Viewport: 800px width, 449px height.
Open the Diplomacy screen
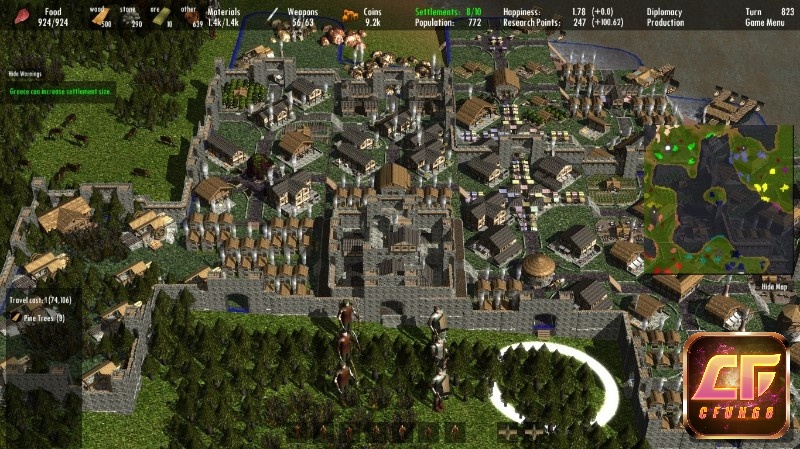pos(665,11)
